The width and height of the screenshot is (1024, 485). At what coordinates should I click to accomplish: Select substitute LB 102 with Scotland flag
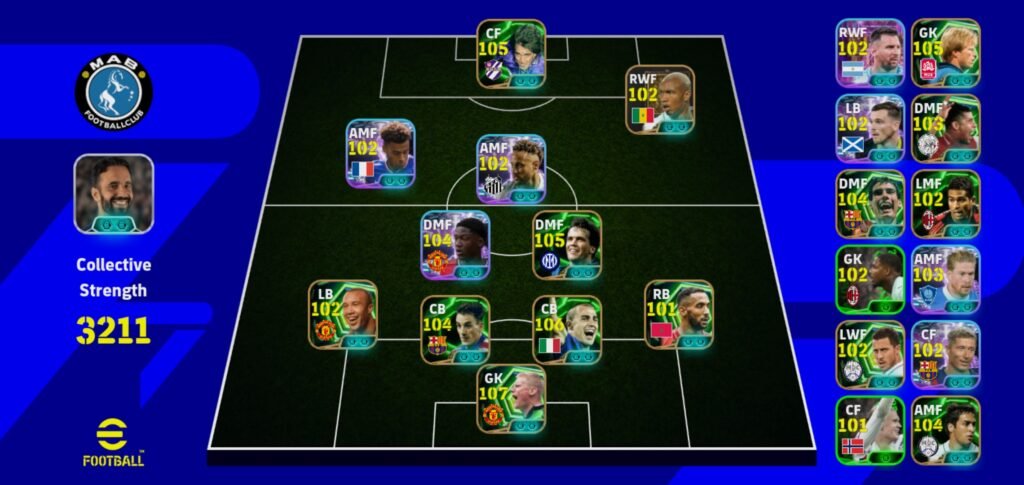point(870,128)
